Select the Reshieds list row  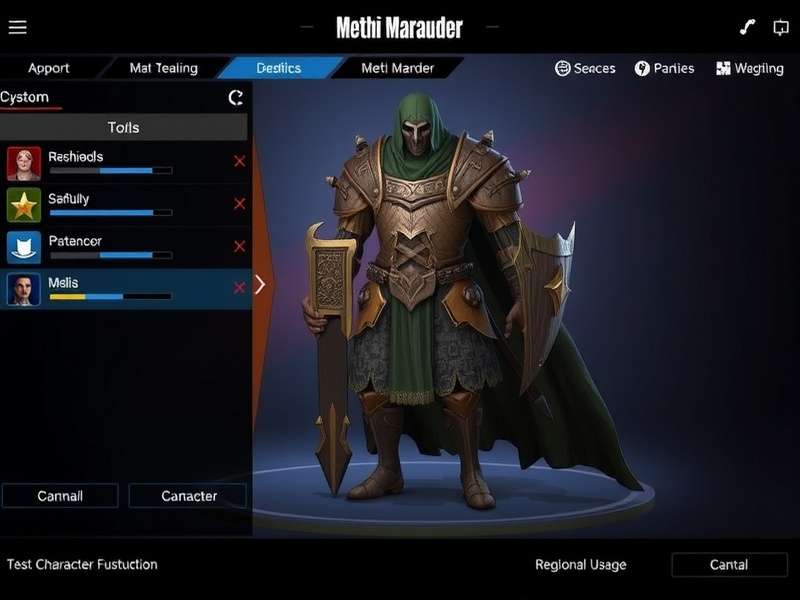click(x=110, y=162)
